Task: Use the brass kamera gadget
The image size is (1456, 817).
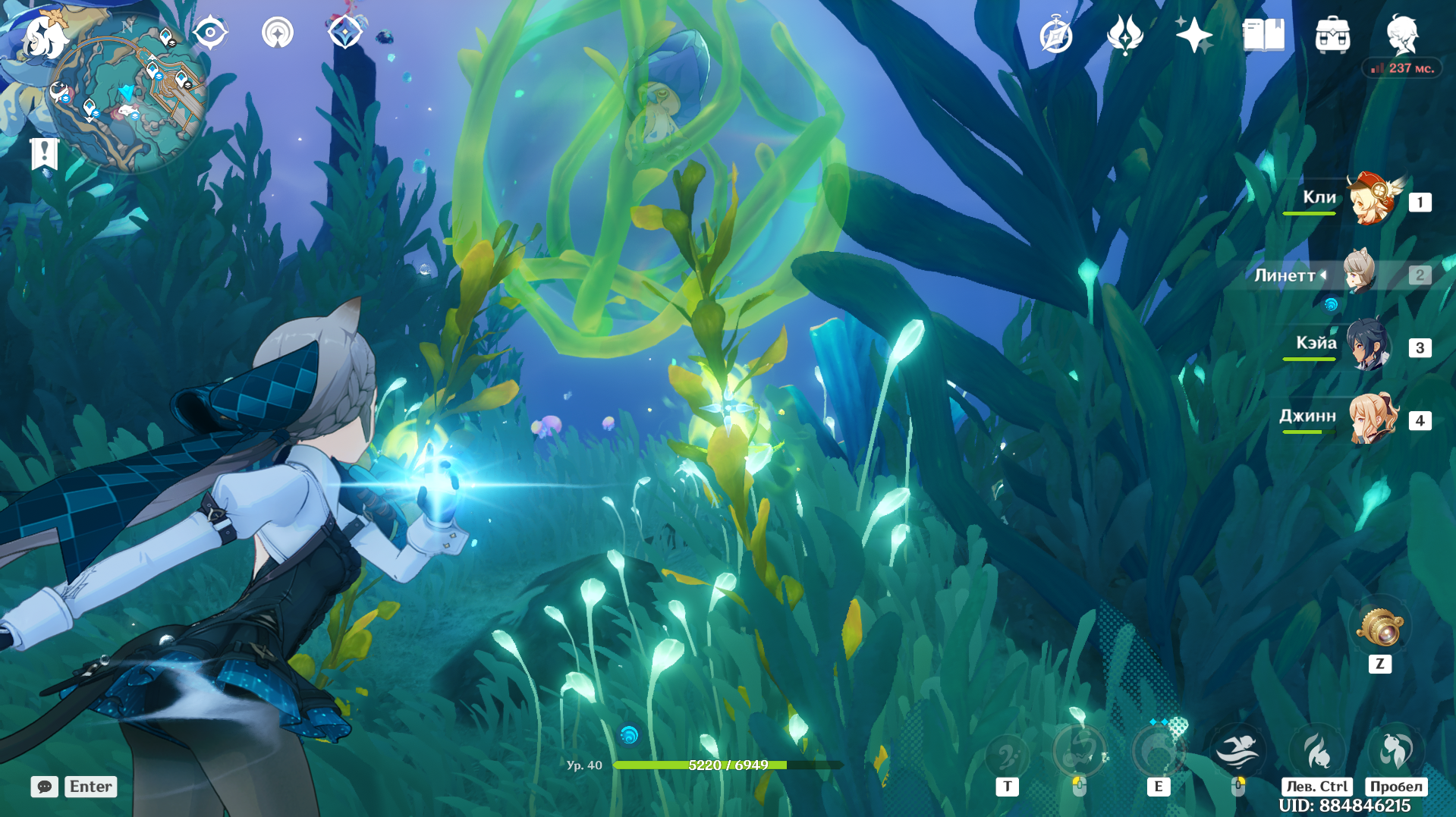Action: pyautogui.click(x=1379, y=628)
